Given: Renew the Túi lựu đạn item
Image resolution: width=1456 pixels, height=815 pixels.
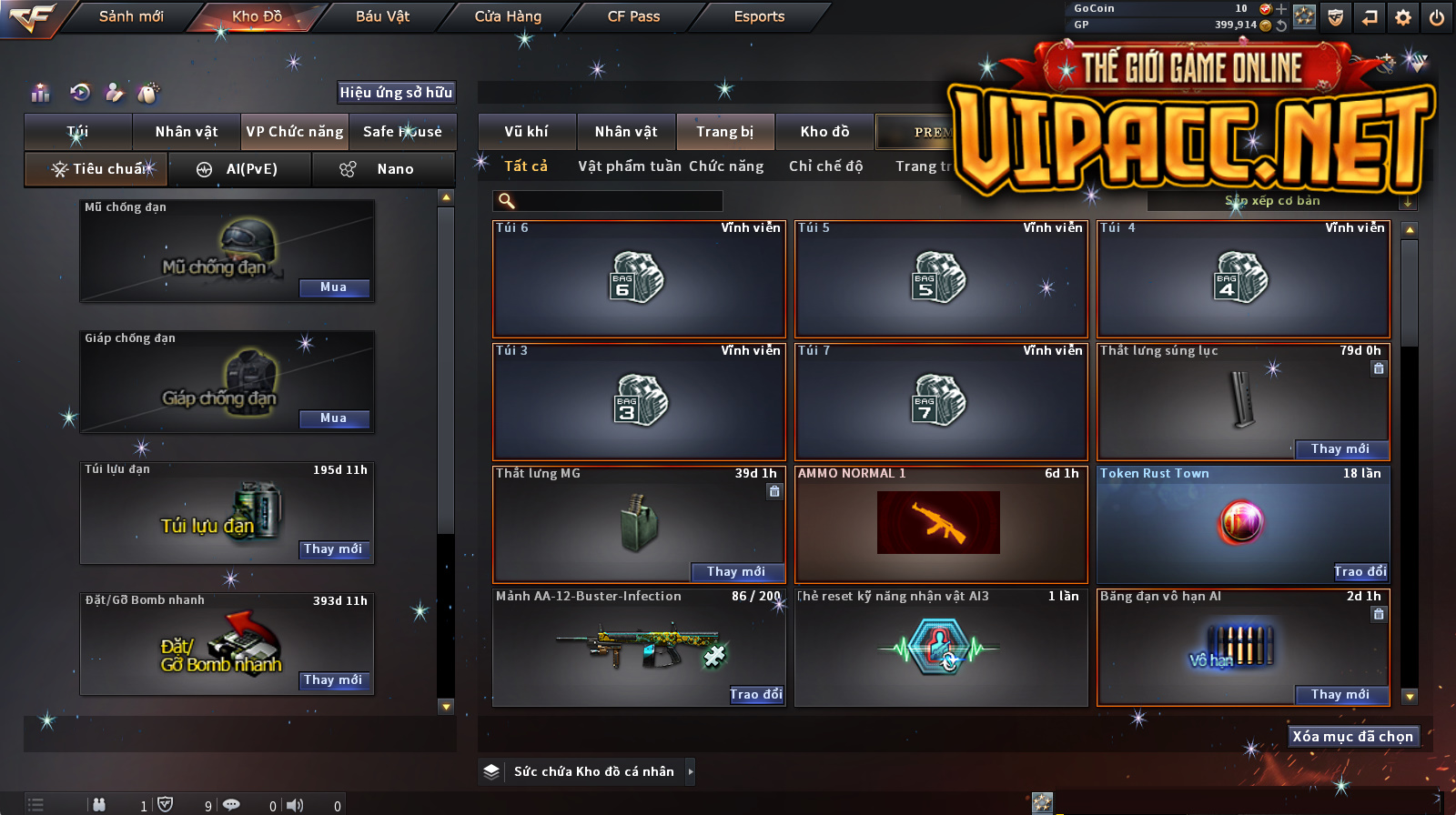Looking at the screenshot, I should pyautogui.click(x=334, y=549).
